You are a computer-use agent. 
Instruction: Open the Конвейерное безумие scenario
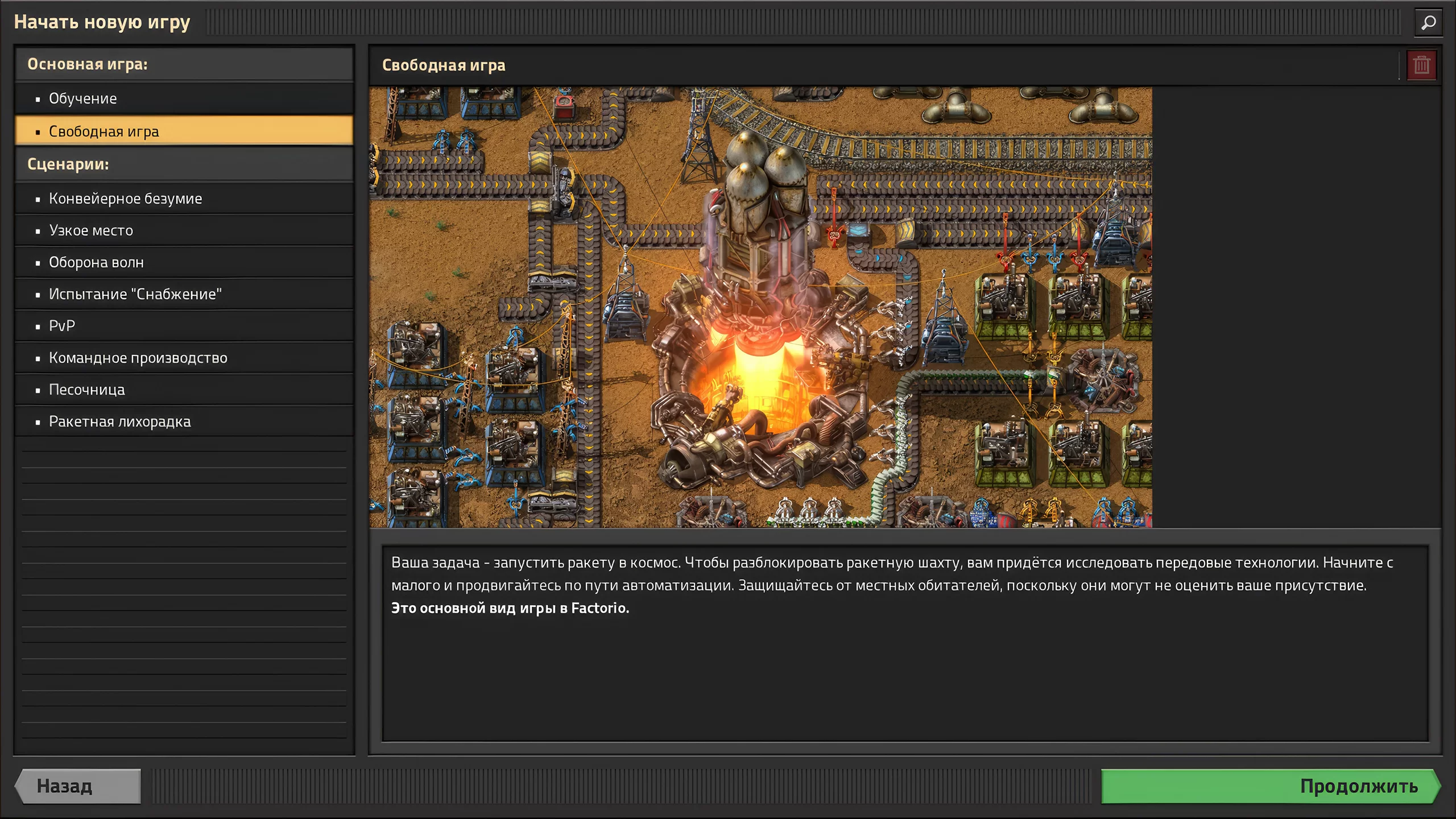(x=125, y=198)
